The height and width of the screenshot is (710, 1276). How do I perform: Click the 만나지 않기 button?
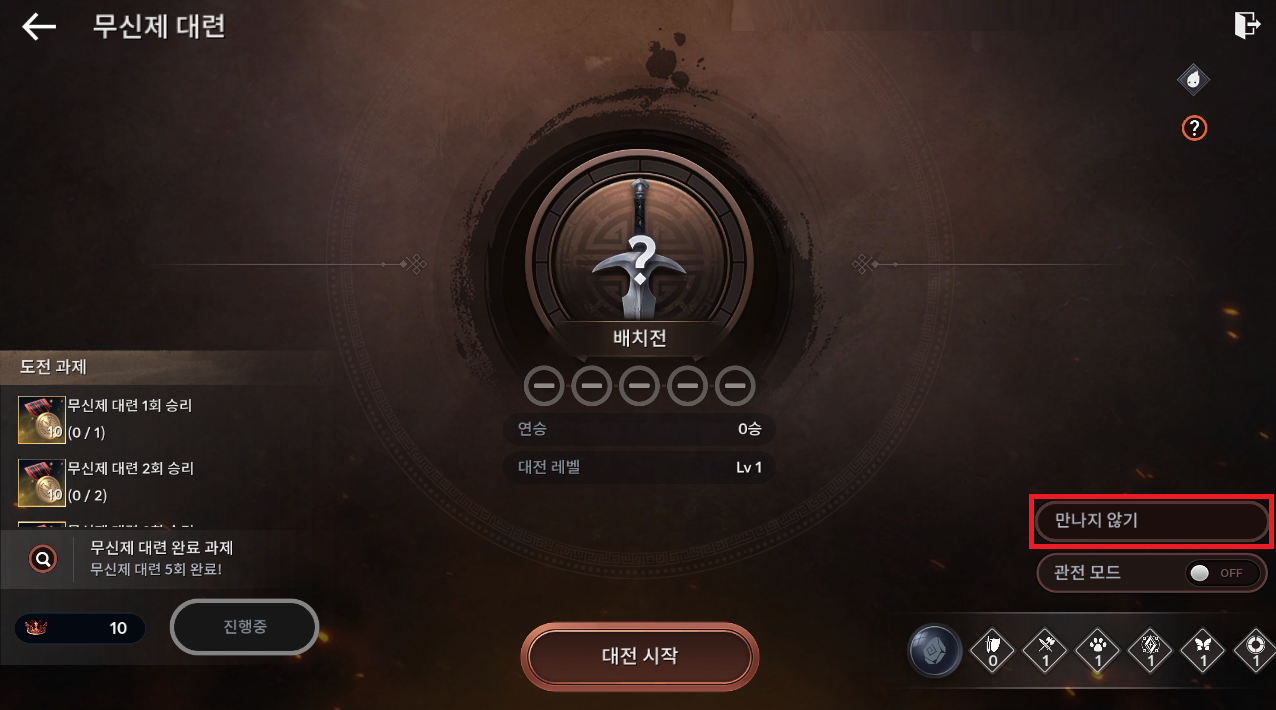pos(1151,521)
